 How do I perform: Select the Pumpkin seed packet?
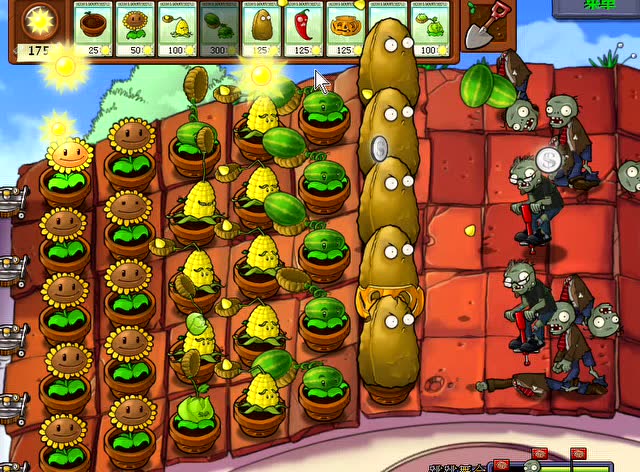346,26
